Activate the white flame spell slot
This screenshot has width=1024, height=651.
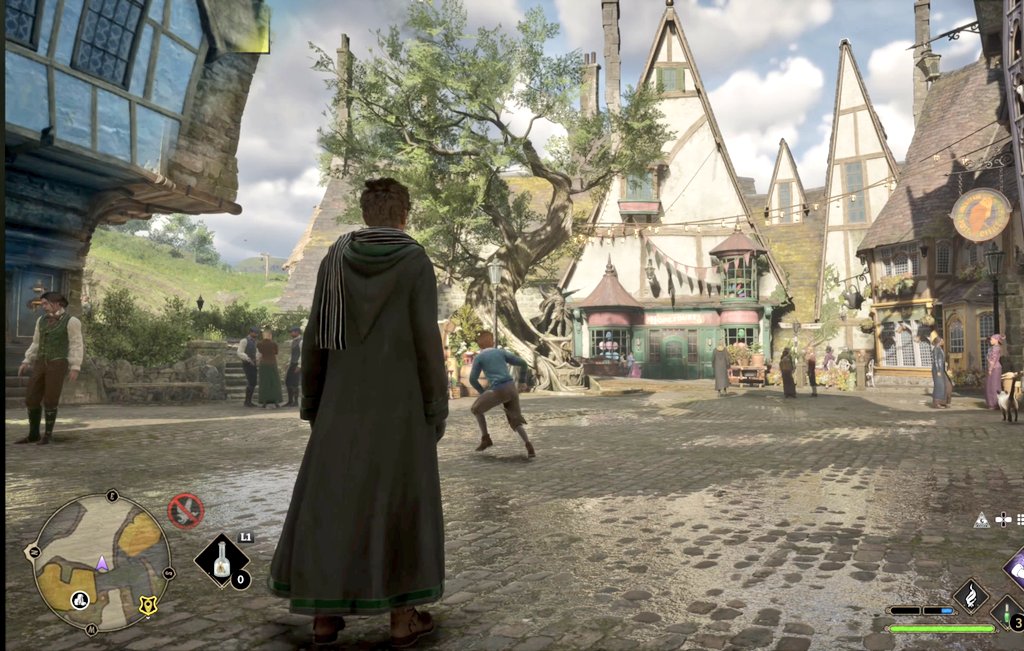tap(969, 596)
